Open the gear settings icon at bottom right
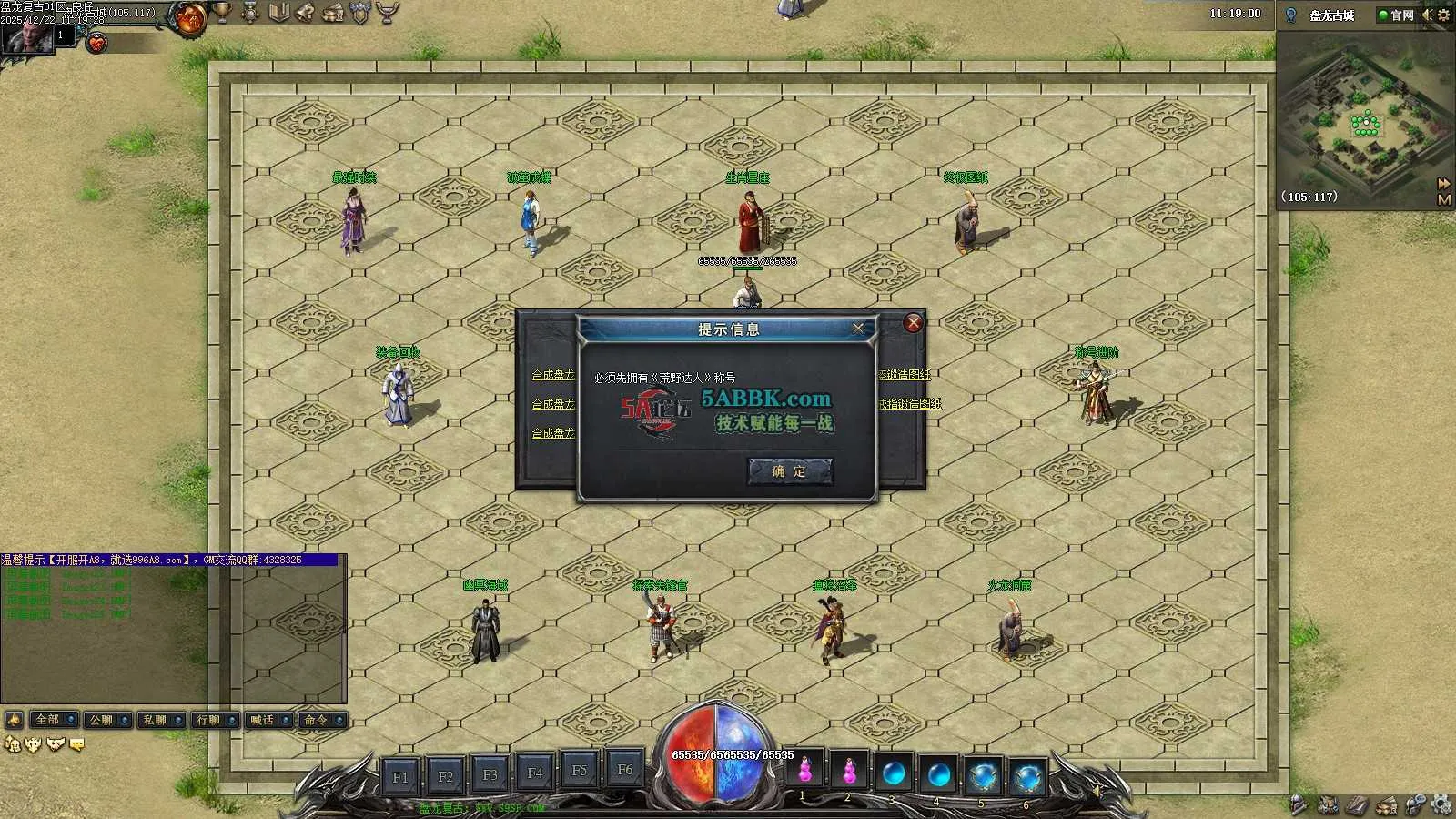 tap(1441, 804)
